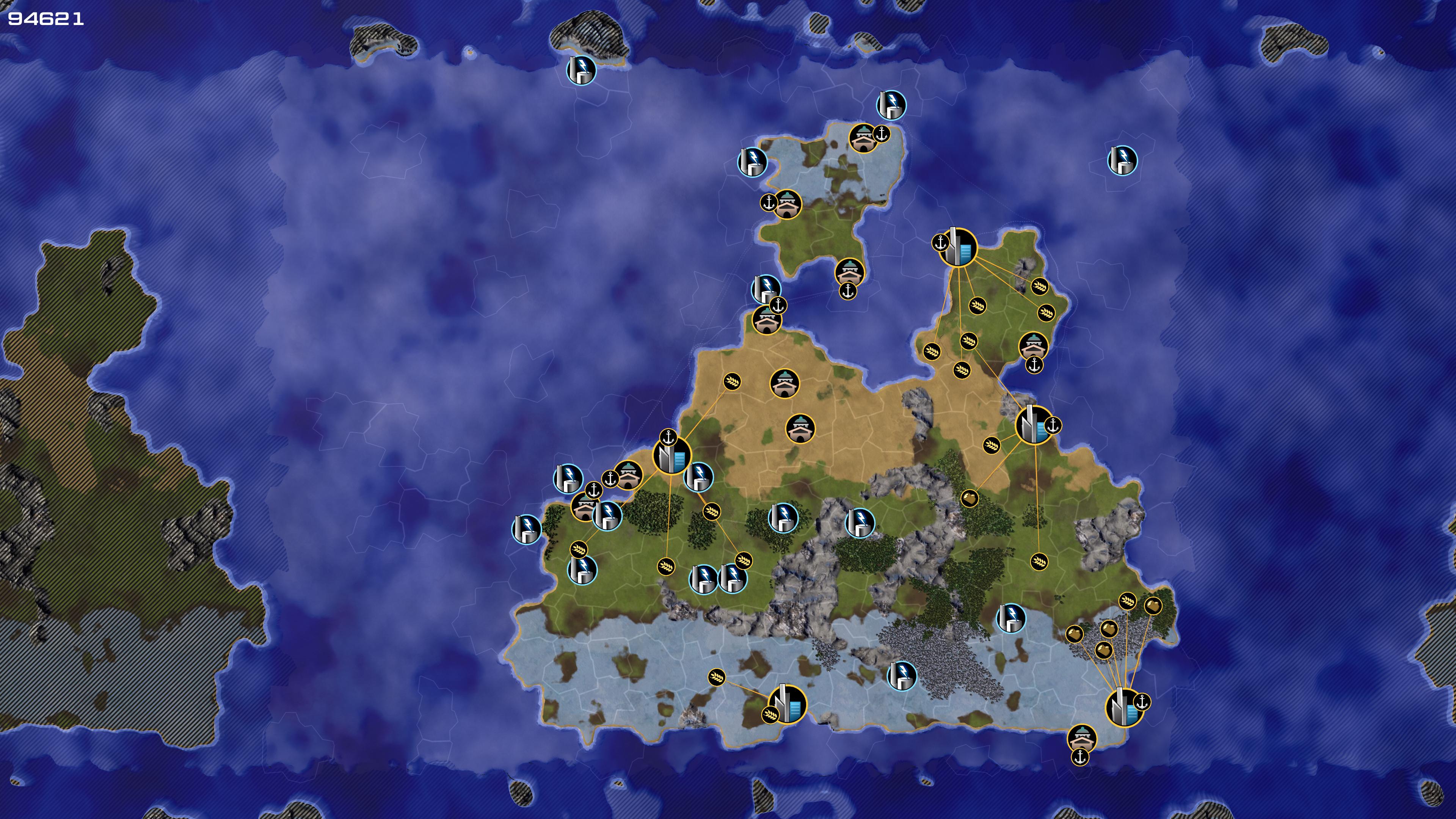Image resolution: width=1456 pixels, height=819 pixels.
Task: Select the west-coast city with anchor above it
Action: (x=672, y=455)
